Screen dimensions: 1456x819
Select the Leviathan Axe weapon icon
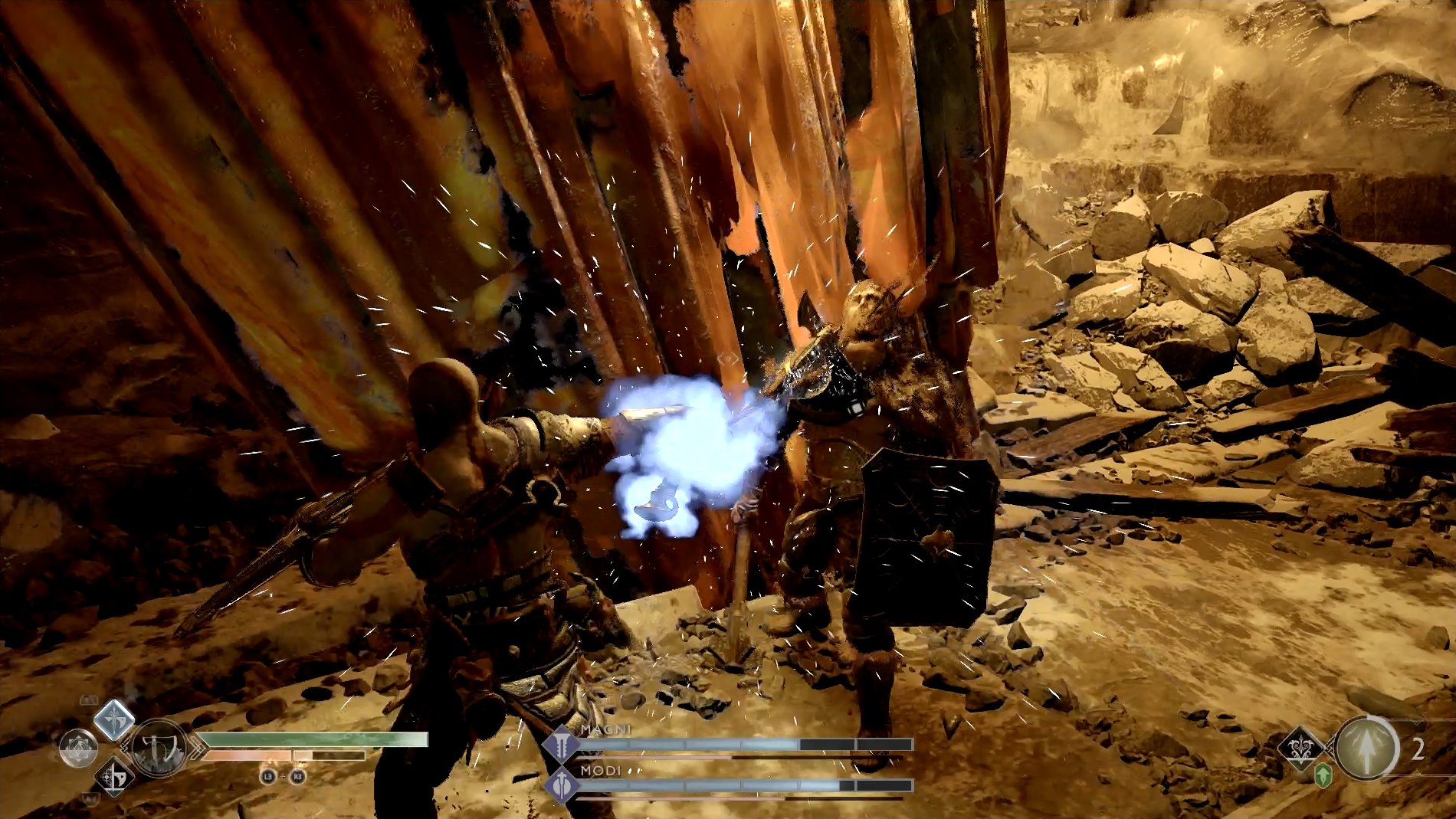point(159,749)
